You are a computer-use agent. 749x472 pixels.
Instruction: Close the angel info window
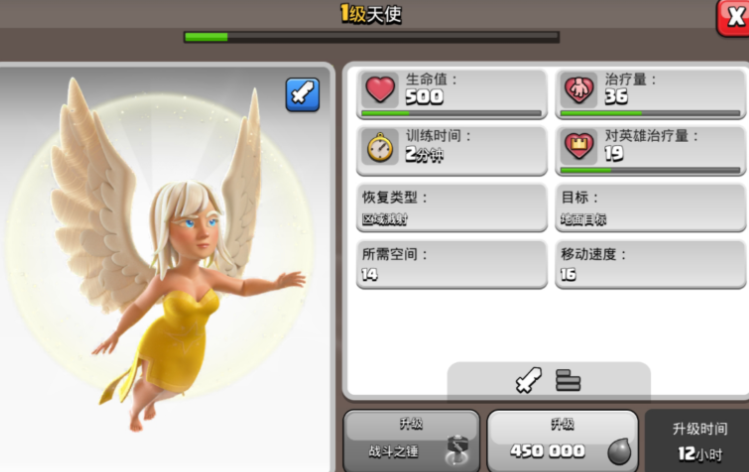pos(733,17)
